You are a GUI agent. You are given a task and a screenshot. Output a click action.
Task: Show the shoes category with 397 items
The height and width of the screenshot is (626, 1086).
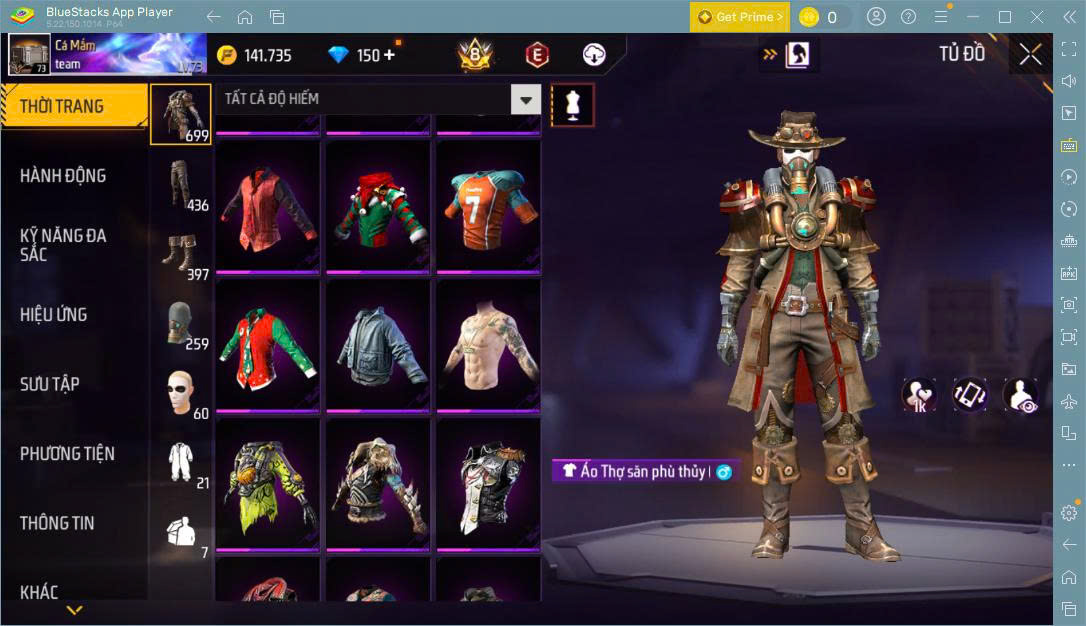tap(181, 256)
